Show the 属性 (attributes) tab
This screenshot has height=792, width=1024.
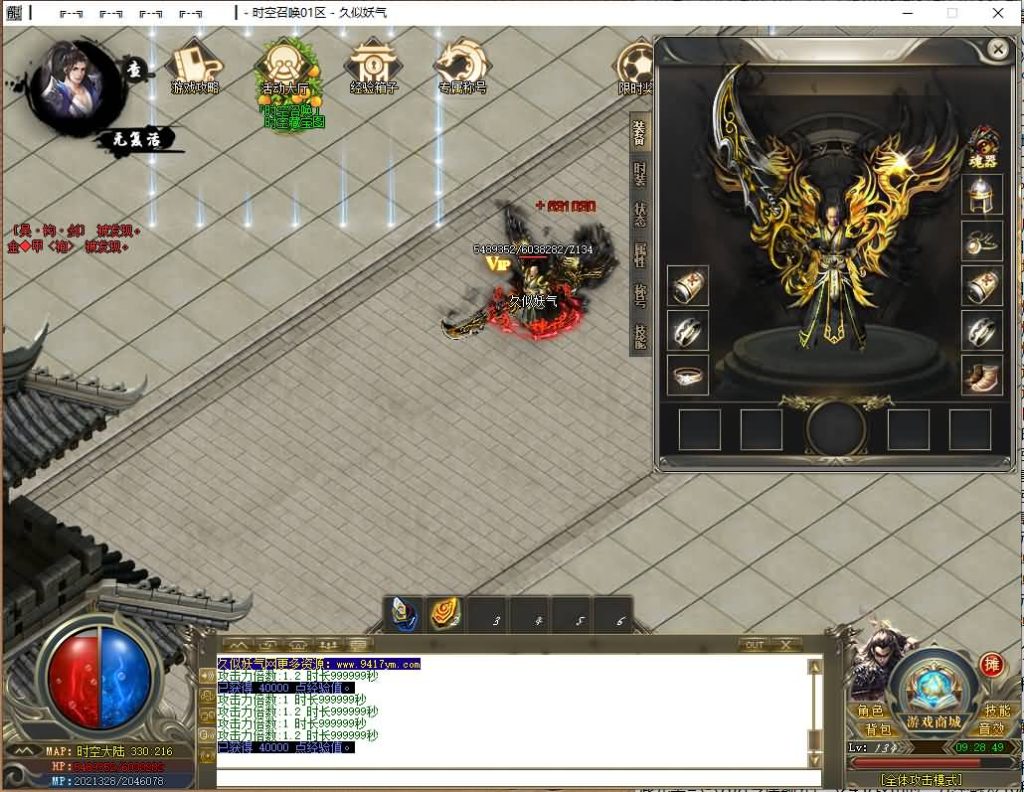639,254
